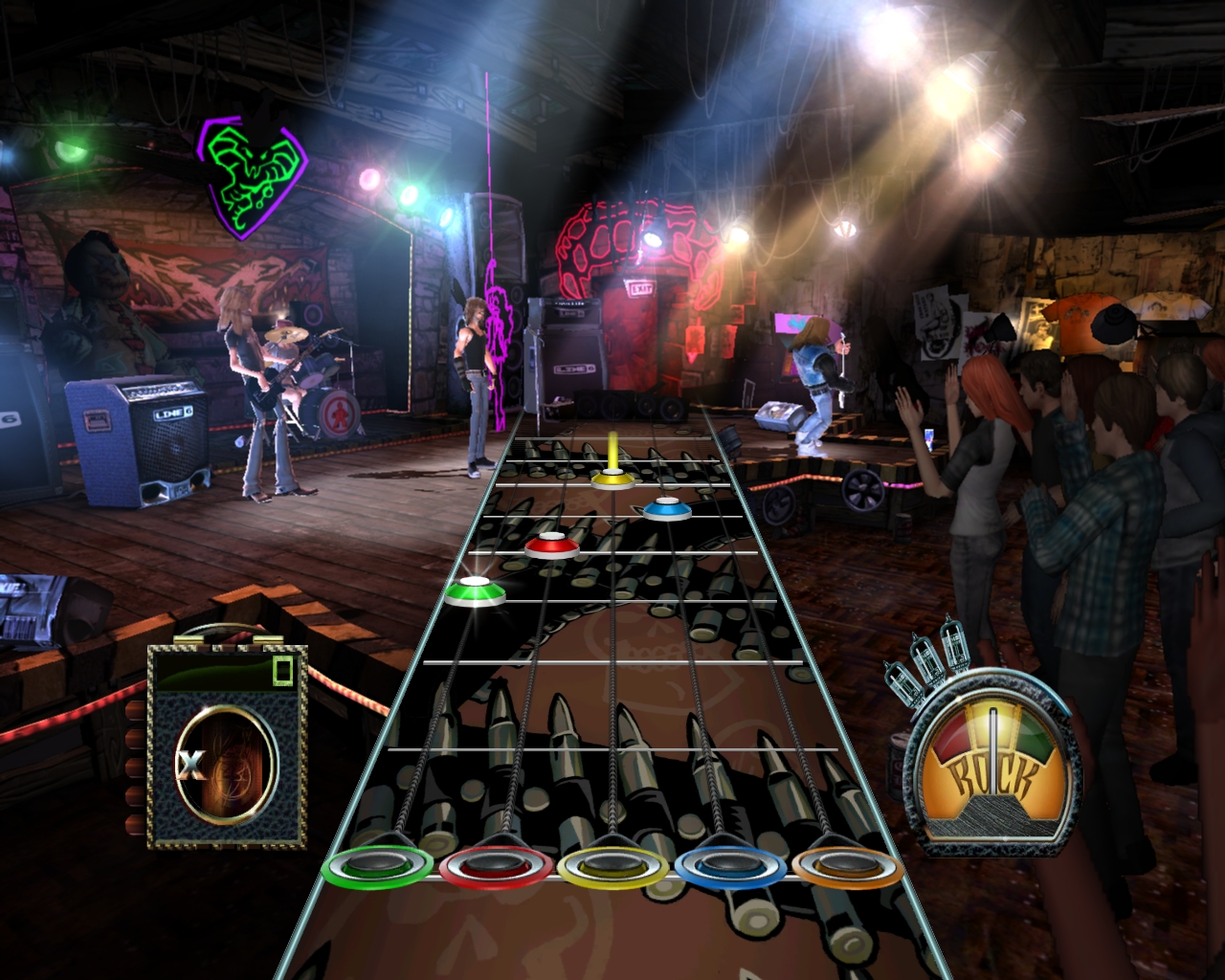This screenshot has width=1225, height=980.
Task: Click the glowing green note gem on the highway
Action: [x=476, y=592]
